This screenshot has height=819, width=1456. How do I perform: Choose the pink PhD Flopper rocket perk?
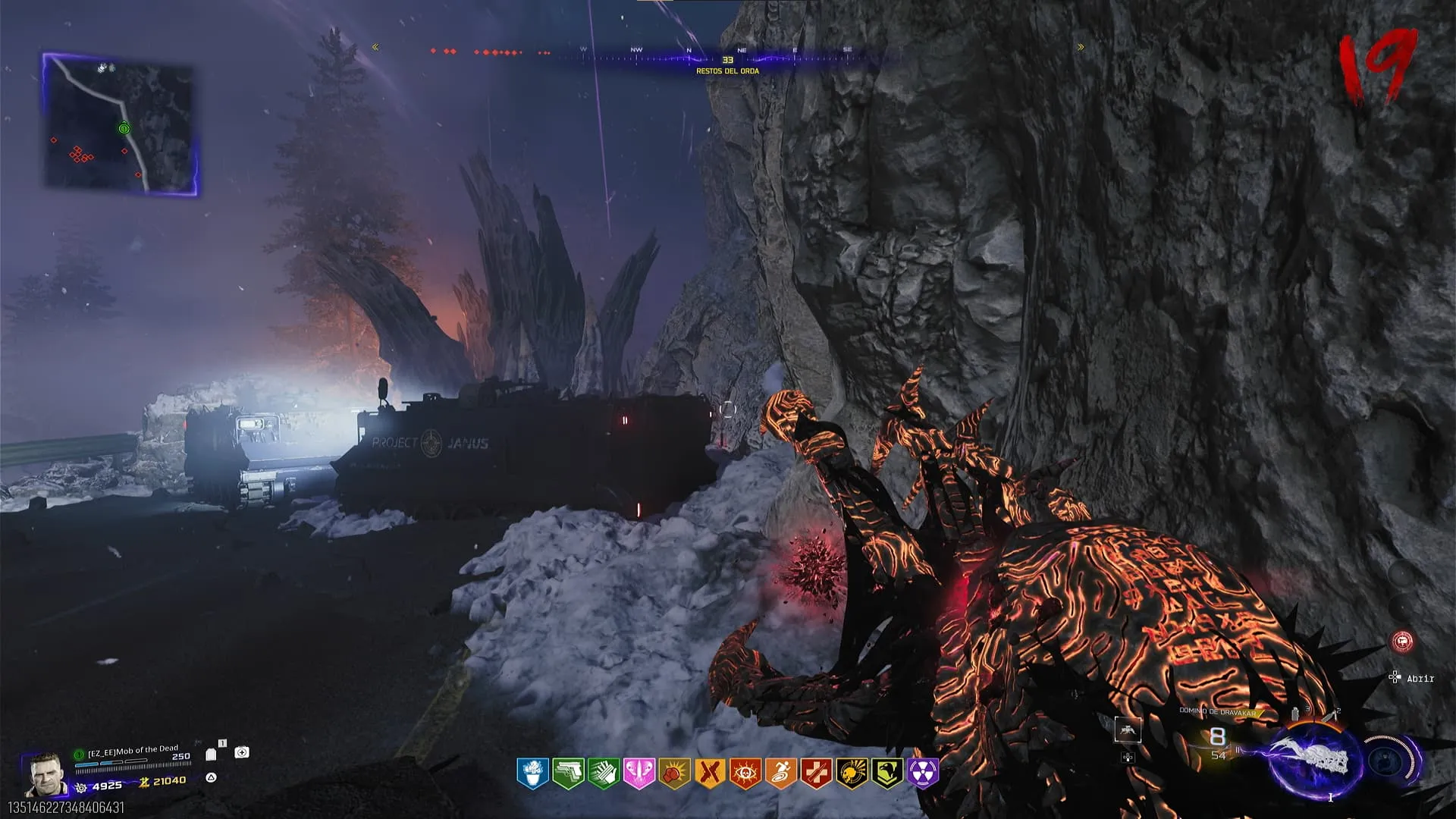(x=639, y=773)
